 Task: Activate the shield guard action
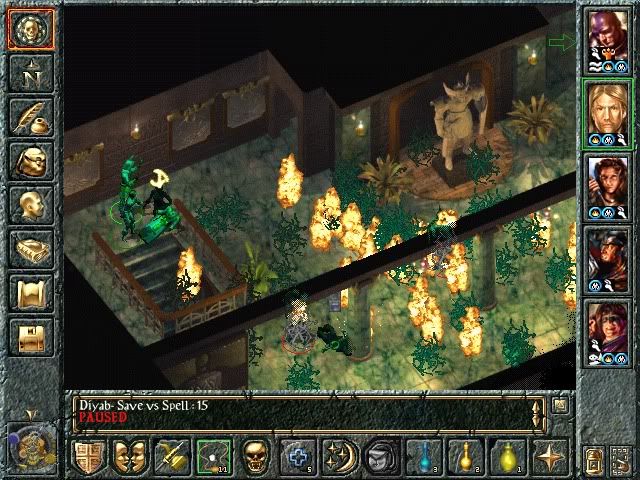coord(88,456)
